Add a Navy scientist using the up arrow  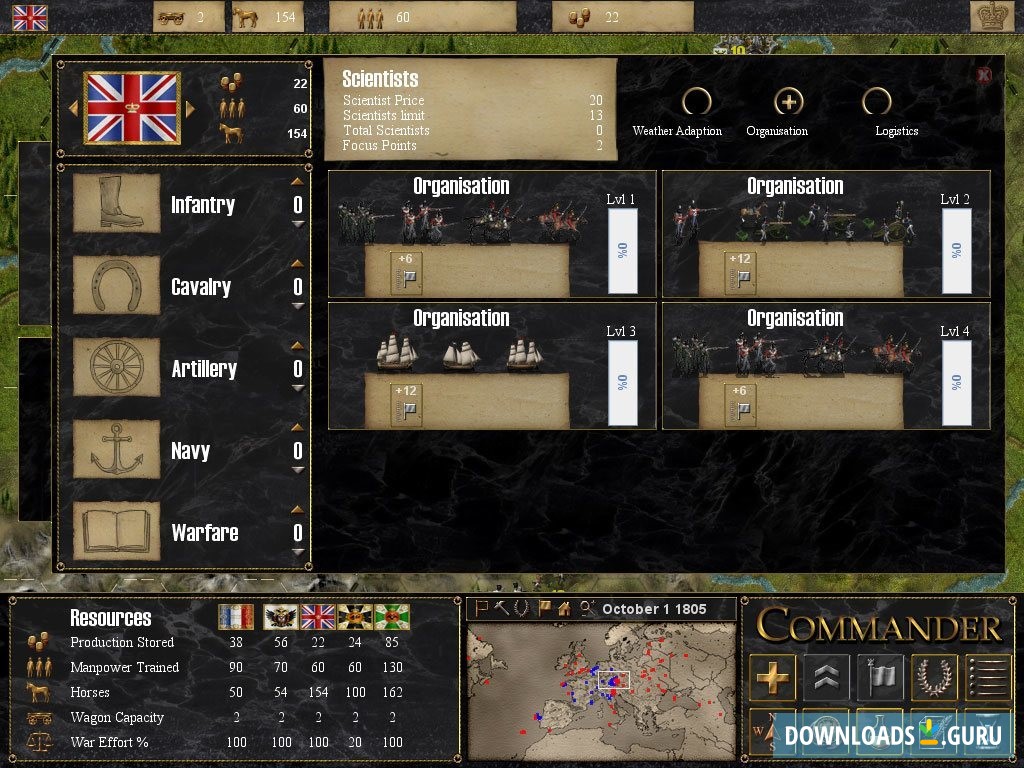(x=297, y=428)
